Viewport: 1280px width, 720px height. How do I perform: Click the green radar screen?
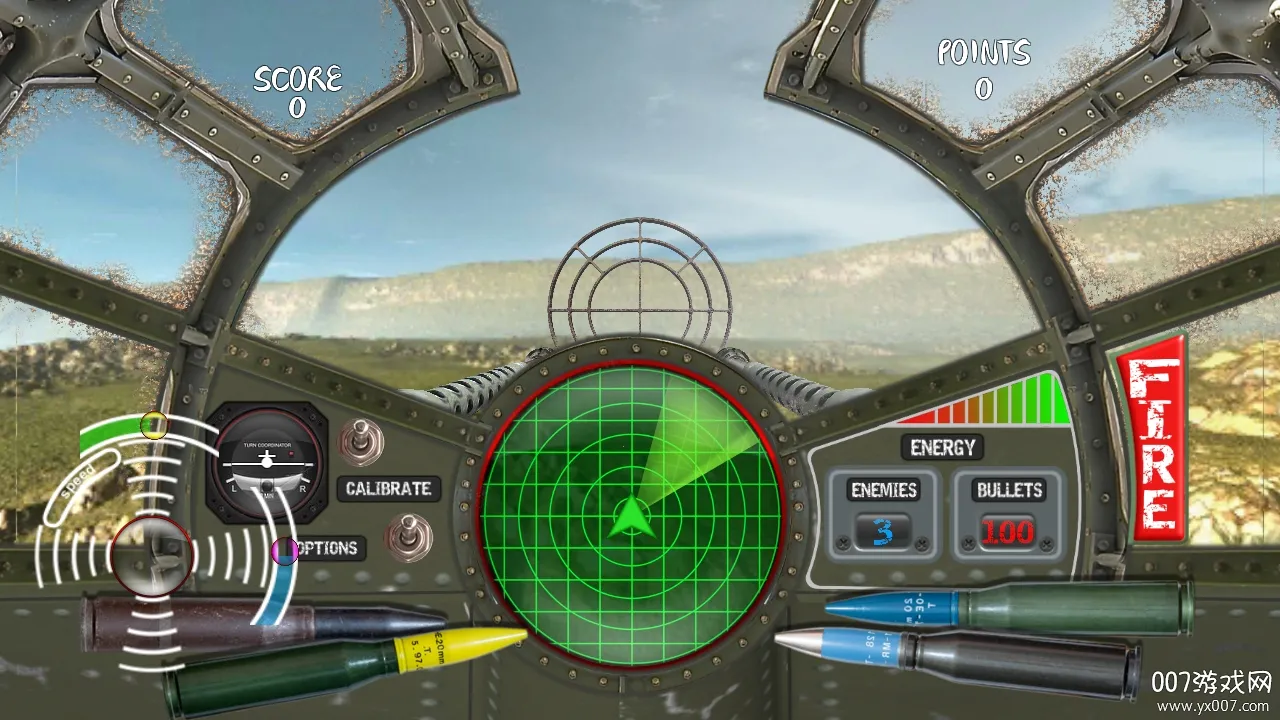point(630,514)
